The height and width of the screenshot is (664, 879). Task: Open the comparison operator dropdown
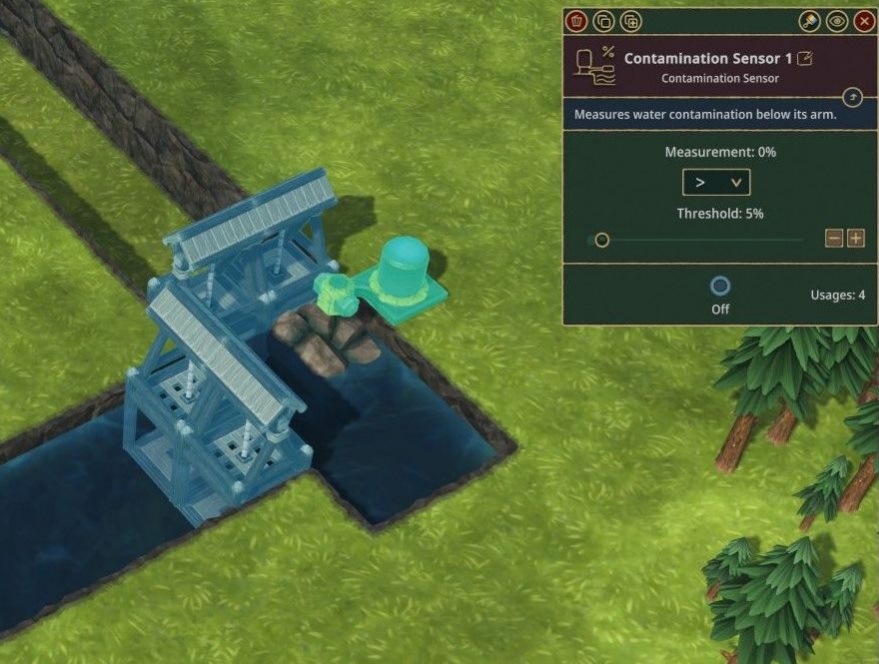[716, 182]
